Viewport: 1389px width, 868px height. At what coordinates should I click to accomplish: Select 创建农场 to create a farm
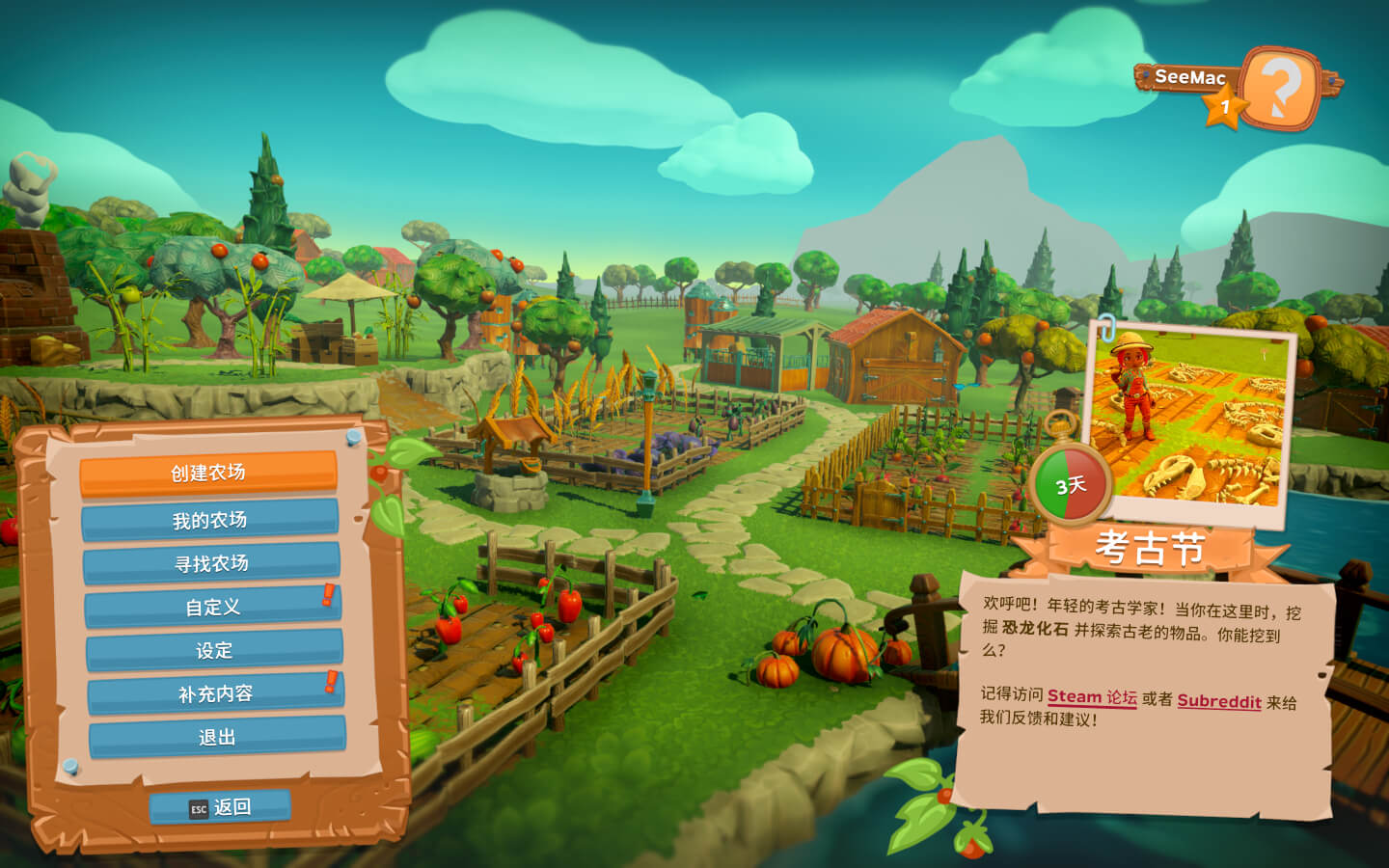(208, 473)
